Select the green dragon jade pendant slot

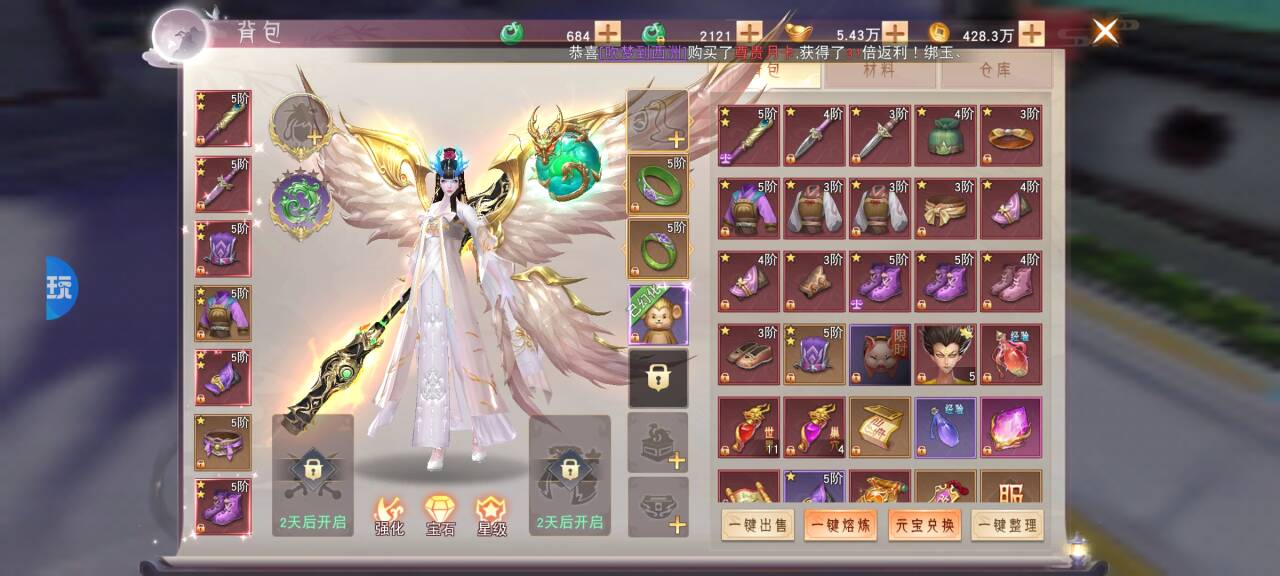(x=301, y=205)
